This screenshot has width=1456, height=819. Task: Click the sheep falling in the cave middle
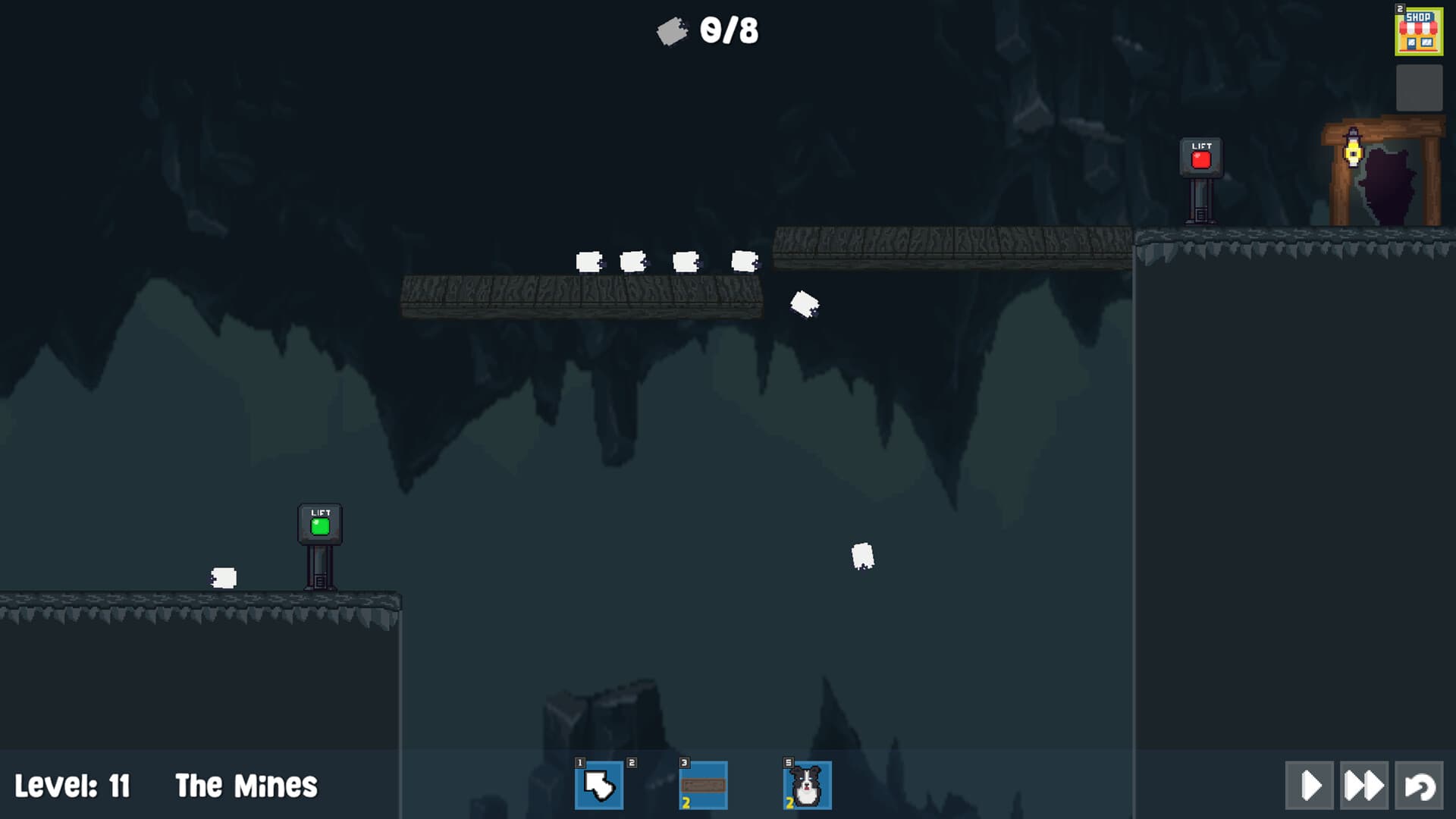tap(864, 555)
